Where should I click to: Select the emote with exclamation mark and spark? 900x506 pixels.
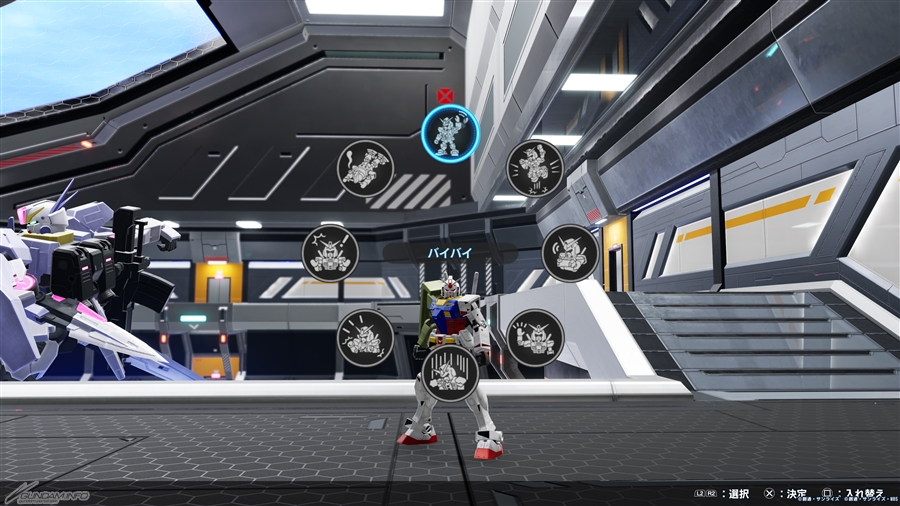pyautogui.click(x=330, y=253)
